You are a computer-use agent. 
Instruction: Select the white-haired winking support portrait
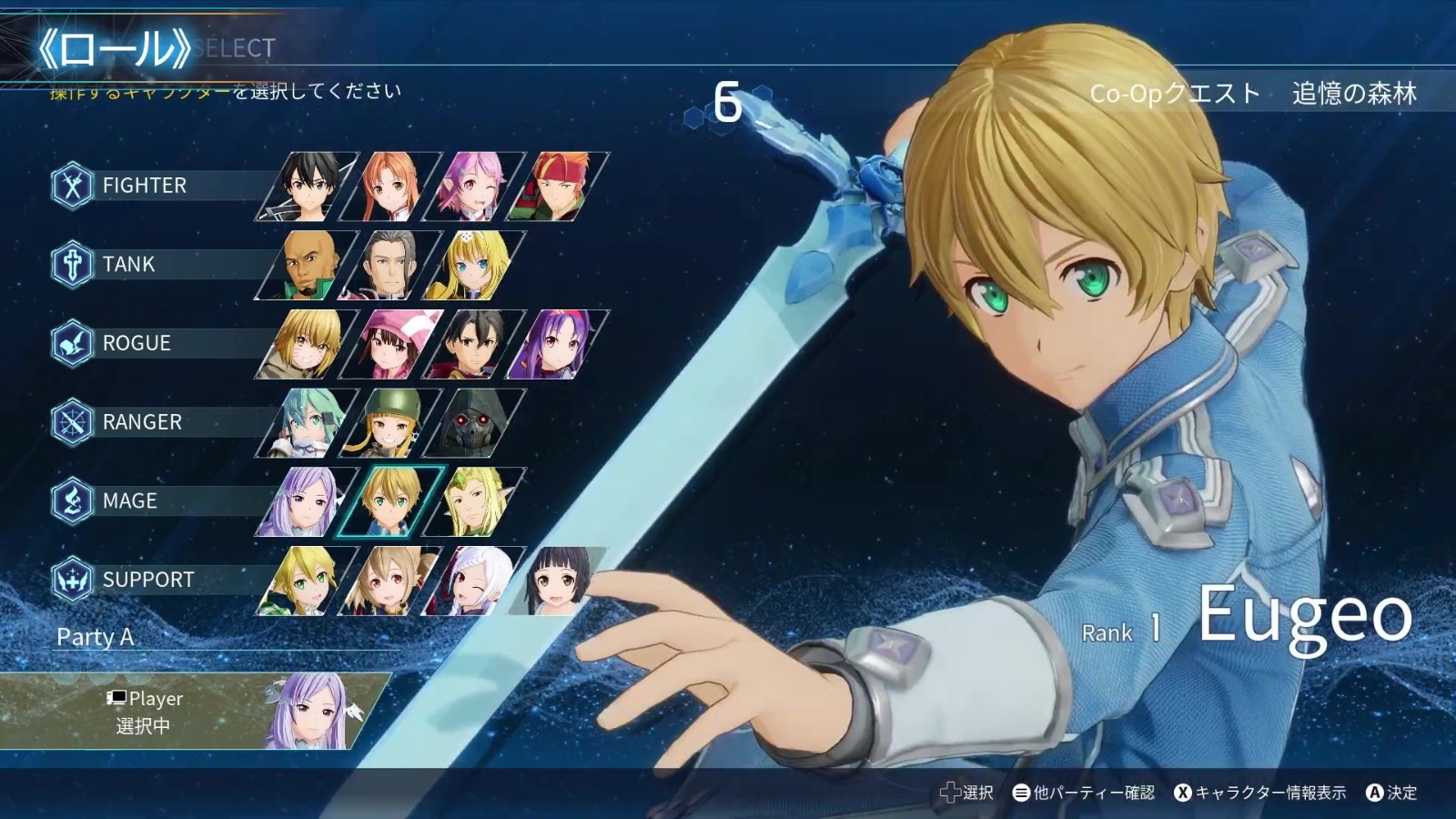tap(475, 581)
